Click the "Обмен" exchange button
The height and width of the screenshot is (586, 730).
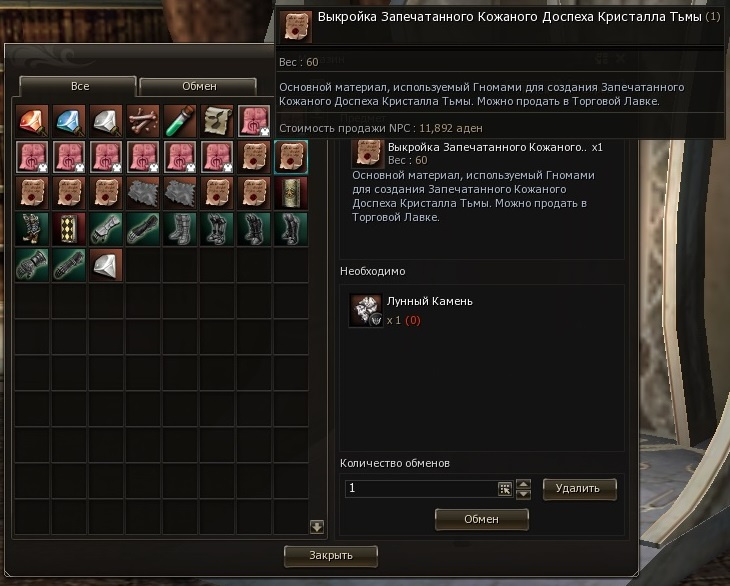pyautogui.click(x=481, y=518)
